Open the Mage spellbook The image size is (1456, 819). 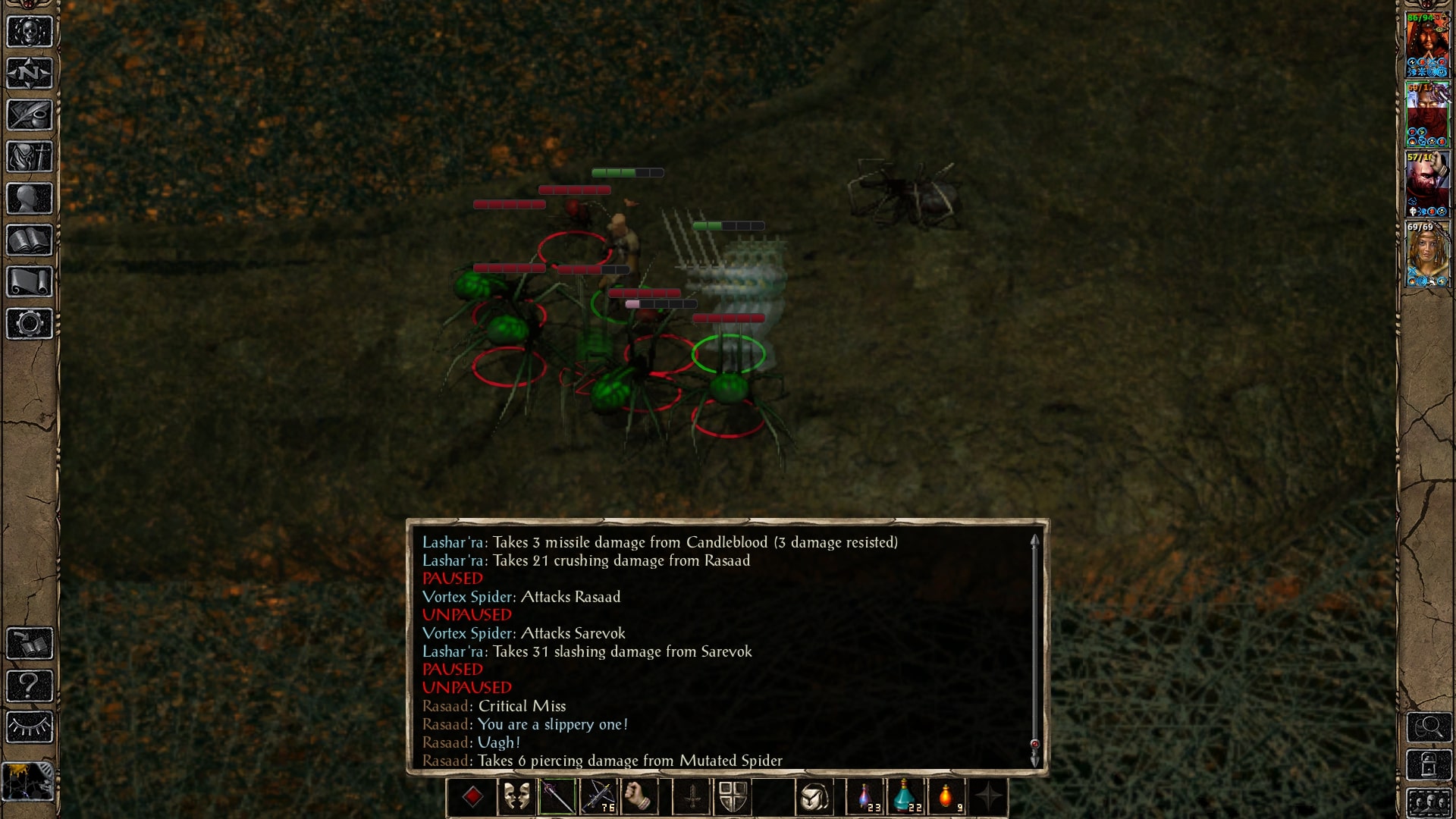click(x=30, y=240)
